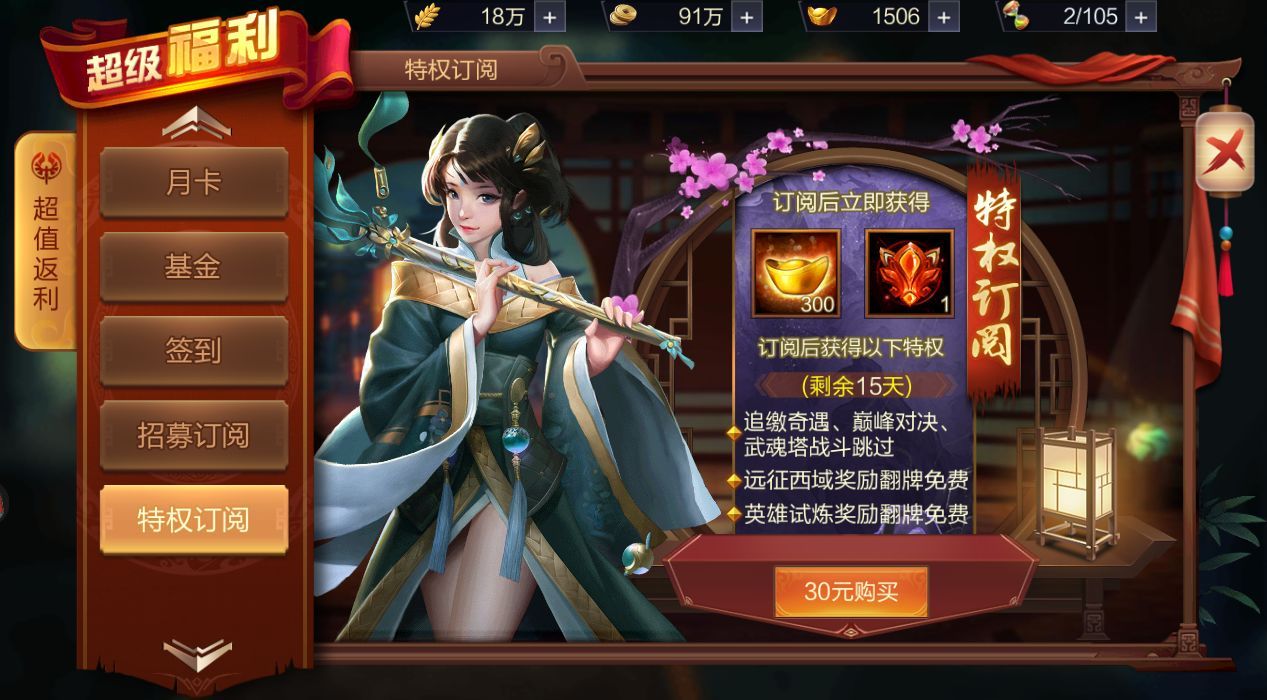Open the 月卡 monthly card tab
The height and width of the screenshot is (700, 1267).
point(193,183)
